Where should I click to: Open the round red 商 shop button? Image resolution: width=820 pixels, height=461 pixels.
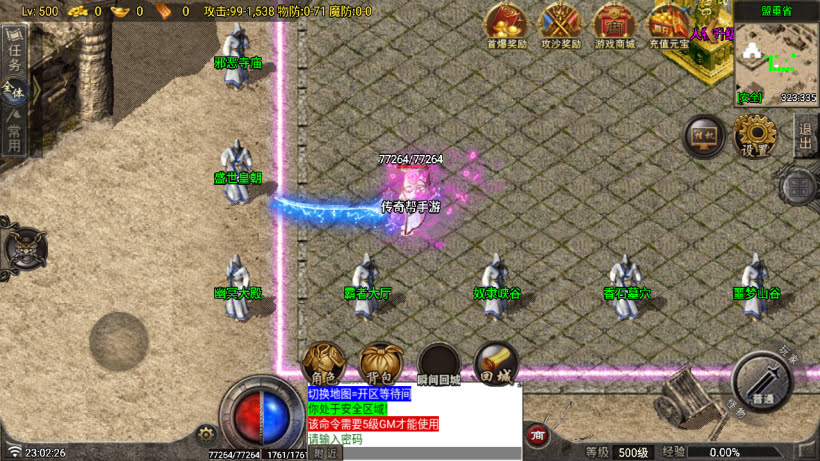click(538, 436)
